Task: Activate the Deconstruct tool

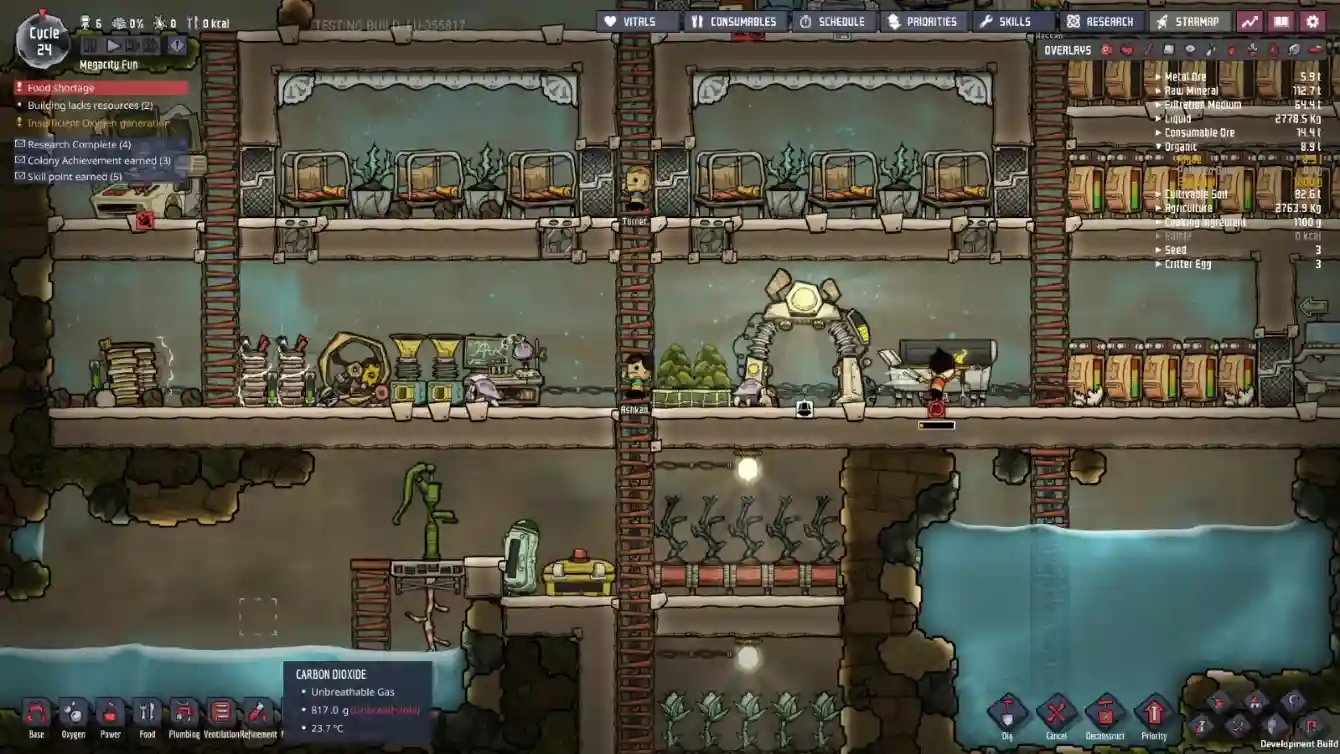Action: (1105, 715)
